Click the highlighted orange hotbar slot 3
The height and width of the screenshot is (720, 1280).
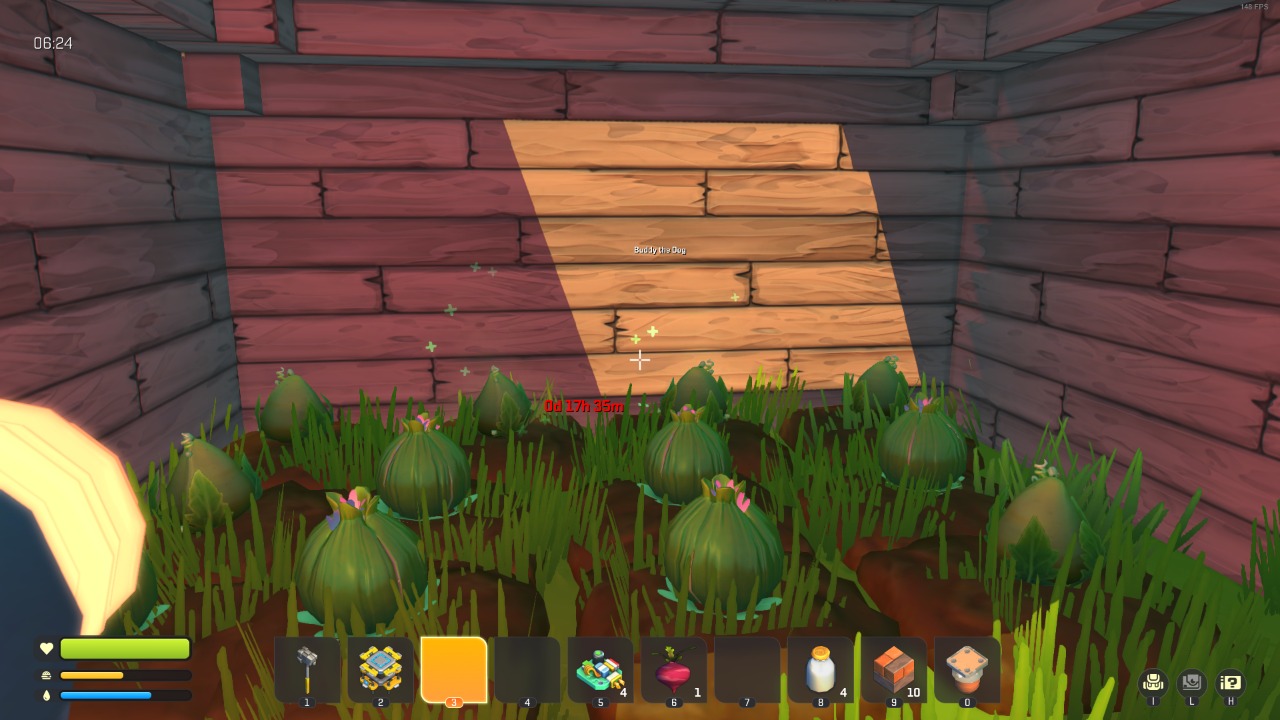pyautogui.click(x=454, y=669)
